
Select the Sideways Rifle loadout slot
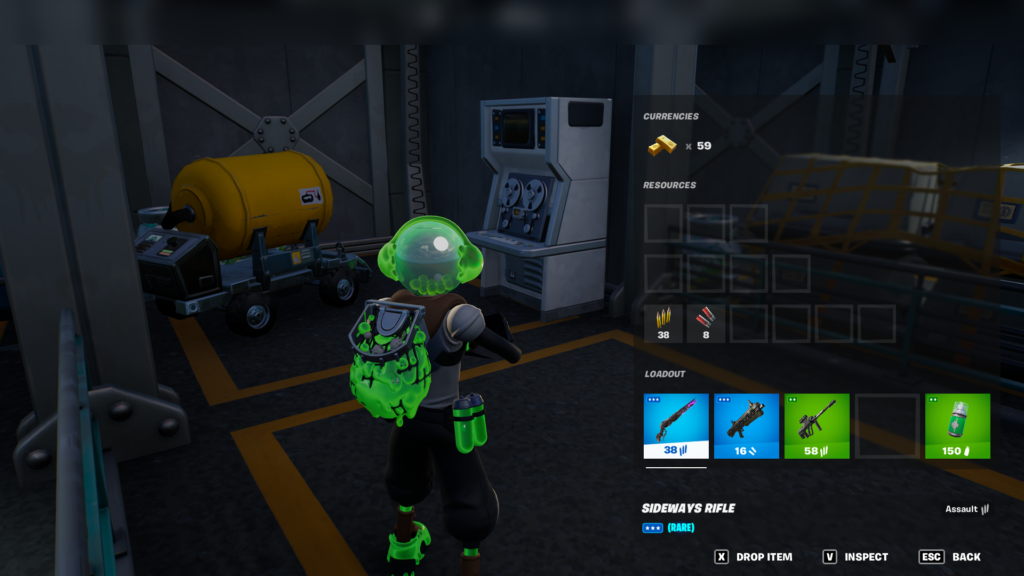pyautogui.click(x=676, y=426)
